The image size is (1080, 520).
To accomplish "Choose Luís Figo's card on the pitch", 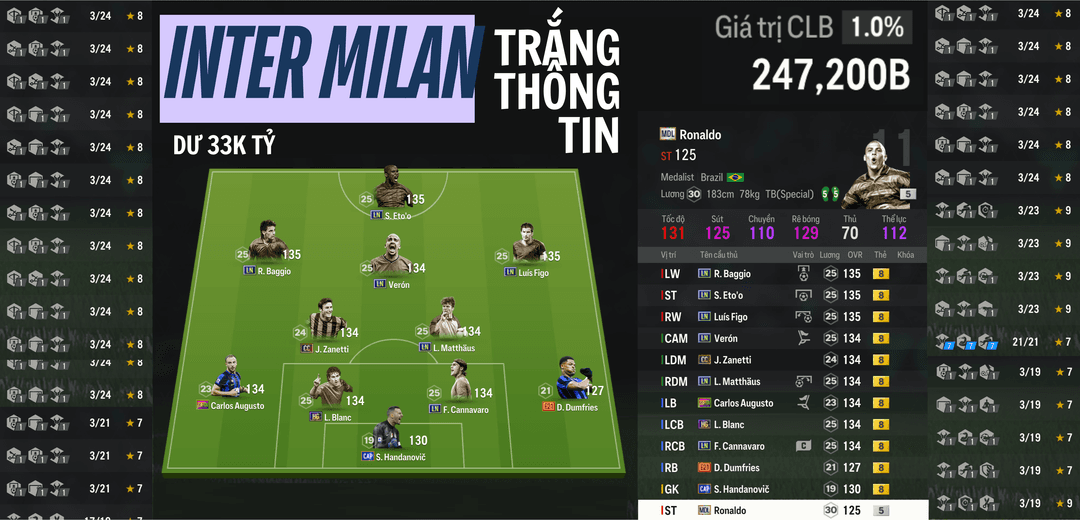I will point(527,246).
